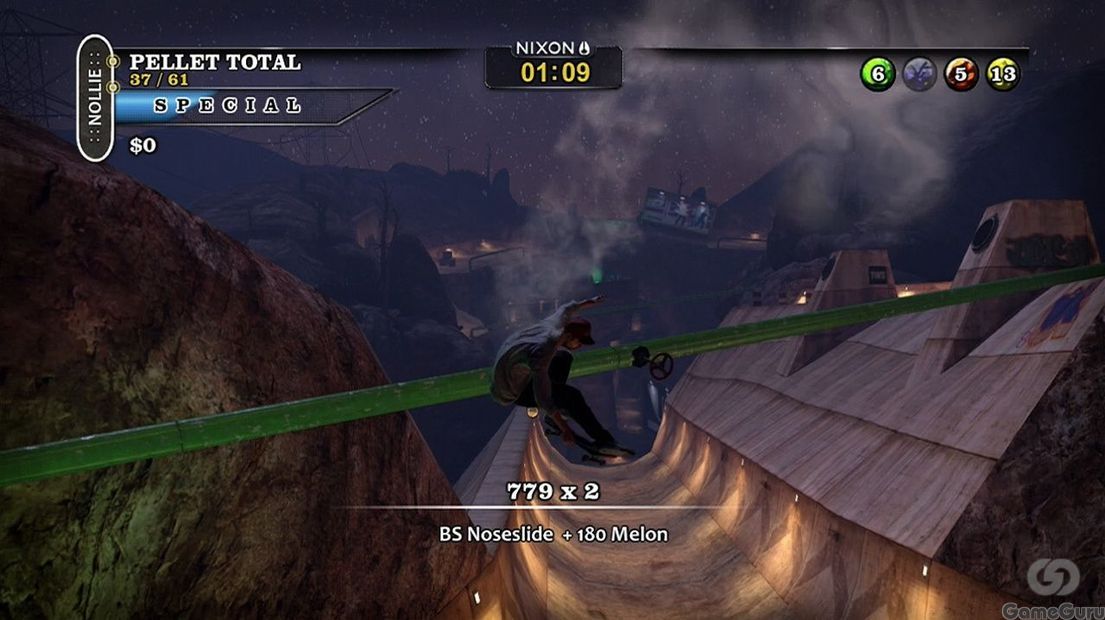Viewport: 1105px width, 620px height.
Task: Select the yellow pellet icon showing 13
Action: point(1004,74)
